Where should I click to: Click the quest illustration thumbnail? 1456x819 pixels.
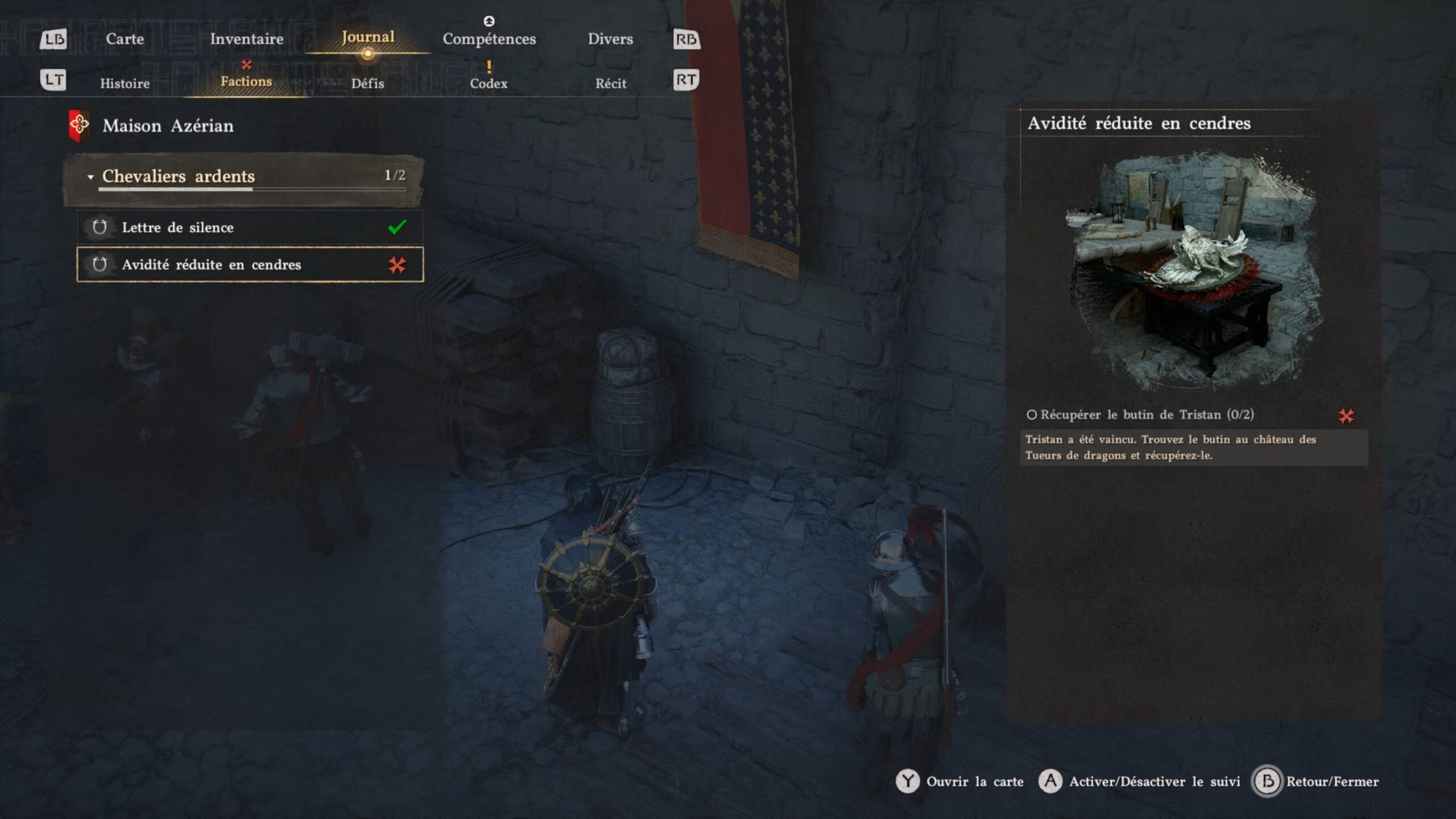[x=1193, y=267]
